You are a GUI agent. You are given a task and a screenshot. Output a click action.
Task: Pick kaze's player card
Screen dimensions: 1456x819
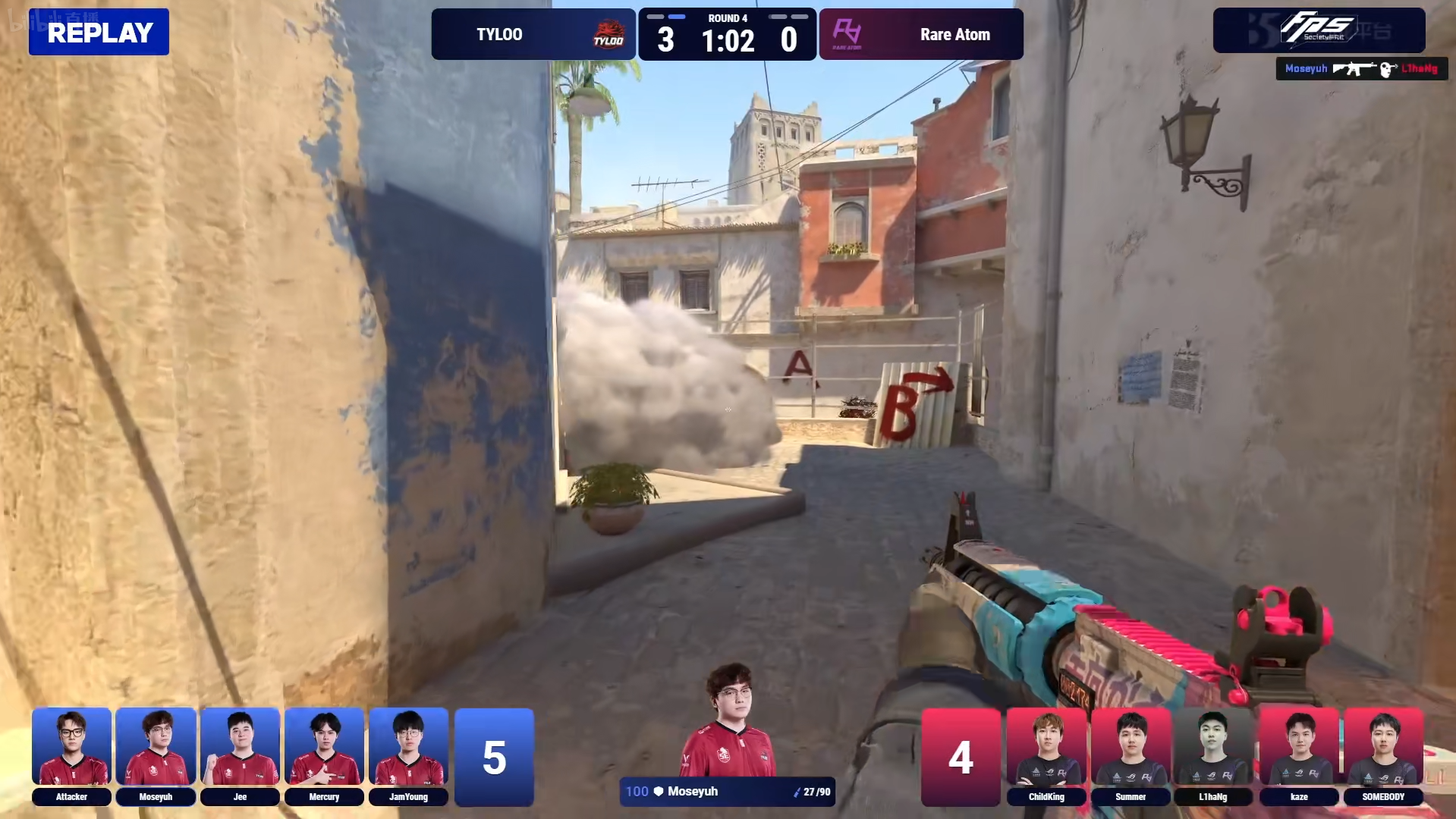tap(1299, 755)
